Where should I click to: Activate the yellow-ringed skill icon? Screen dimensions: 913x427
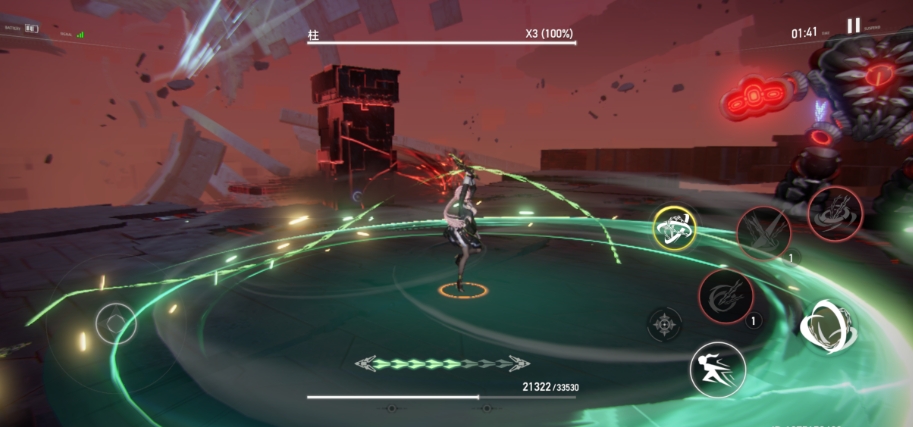tap(674, 228)
